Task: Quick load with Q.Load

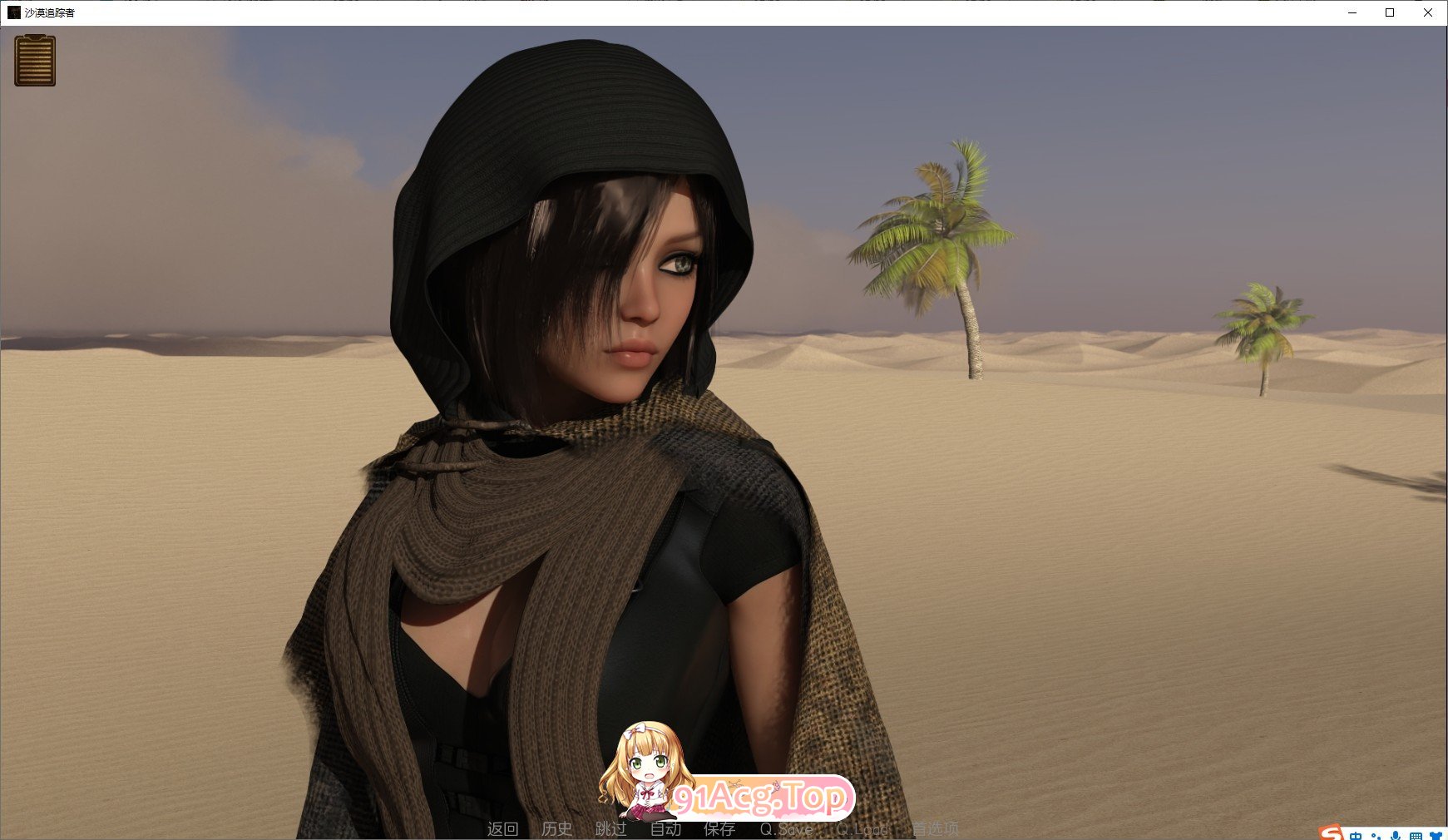Action: click(x=862, y=829)
